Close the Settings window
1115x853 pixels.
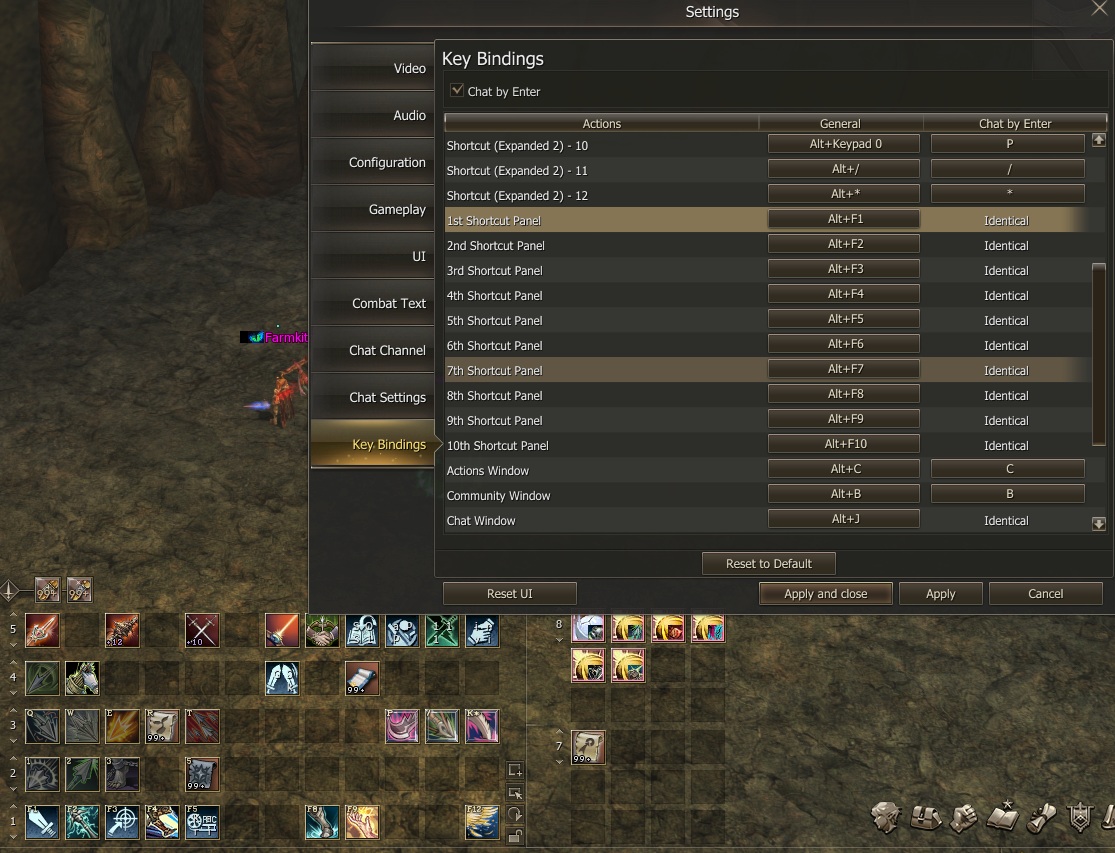pos(1099,9)
